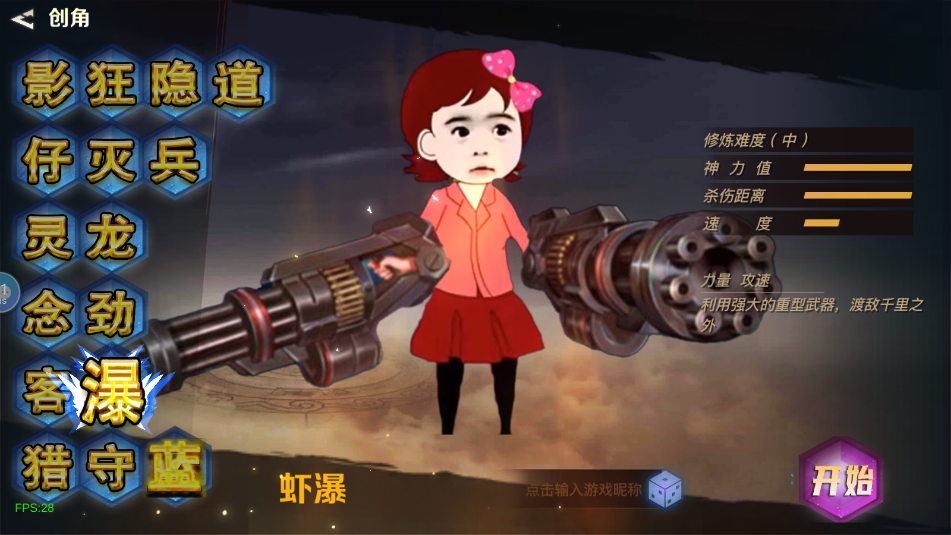Go back using the top-left arrow

tap(23, 18)
